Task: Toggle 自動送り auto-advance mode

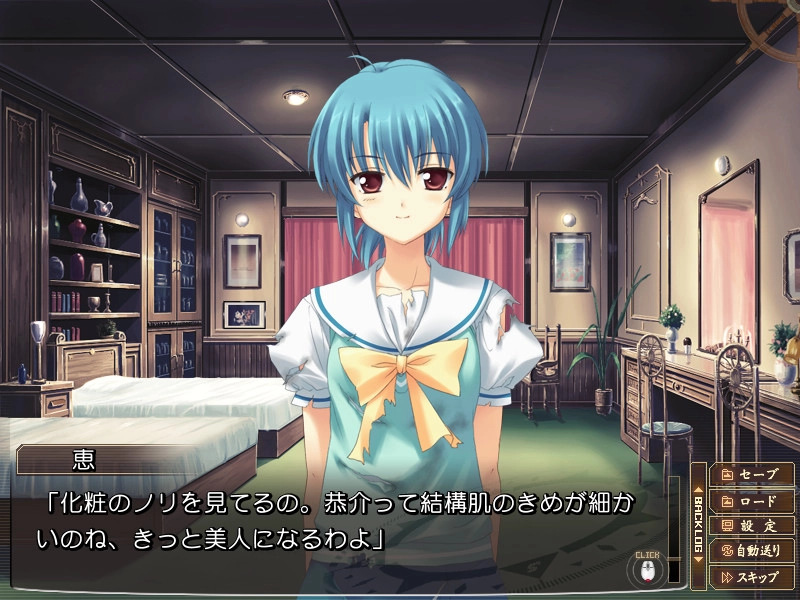Action: point(751,550)
